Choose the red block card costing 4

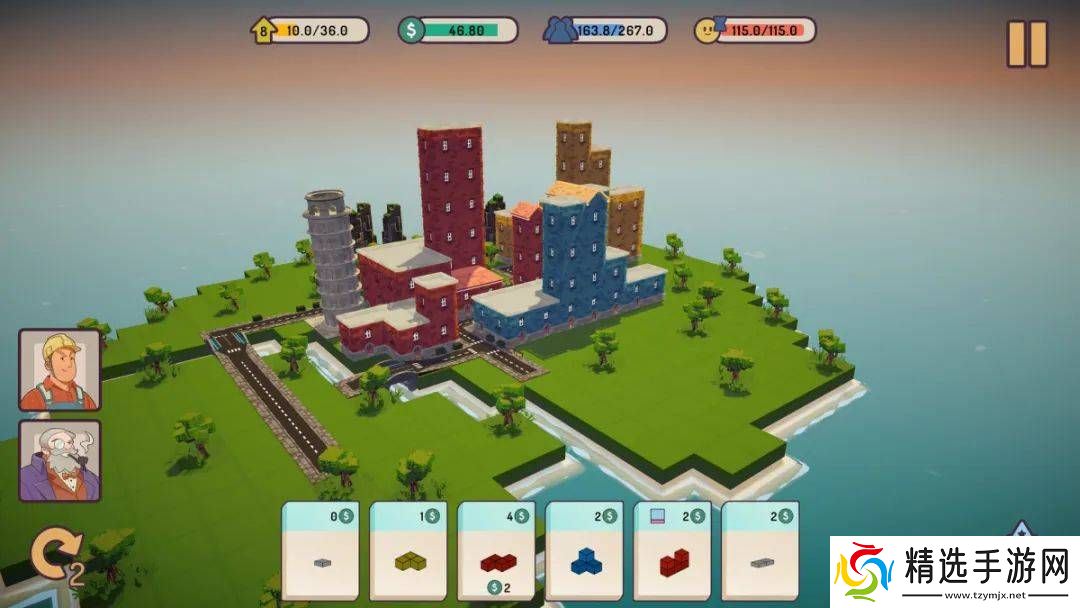click(x=496, y=550)
